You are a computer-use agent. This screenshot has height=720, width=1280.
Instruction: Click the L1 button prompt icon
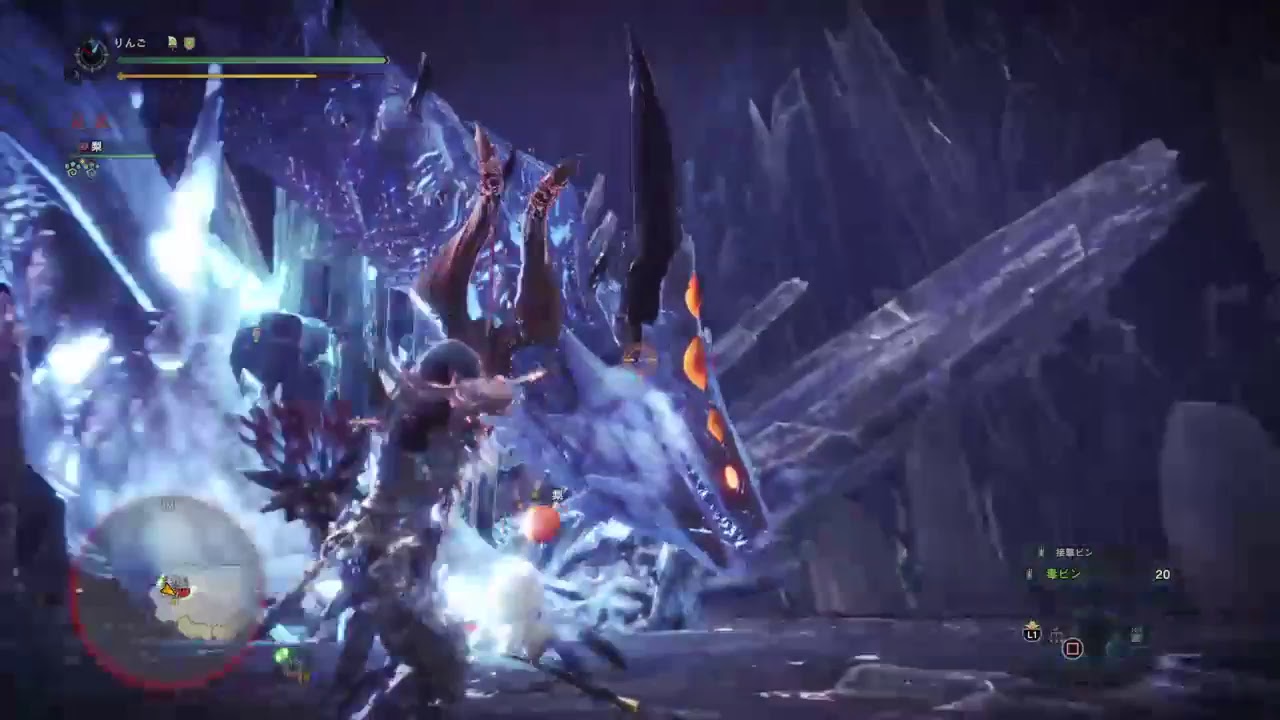[1031, 633]
